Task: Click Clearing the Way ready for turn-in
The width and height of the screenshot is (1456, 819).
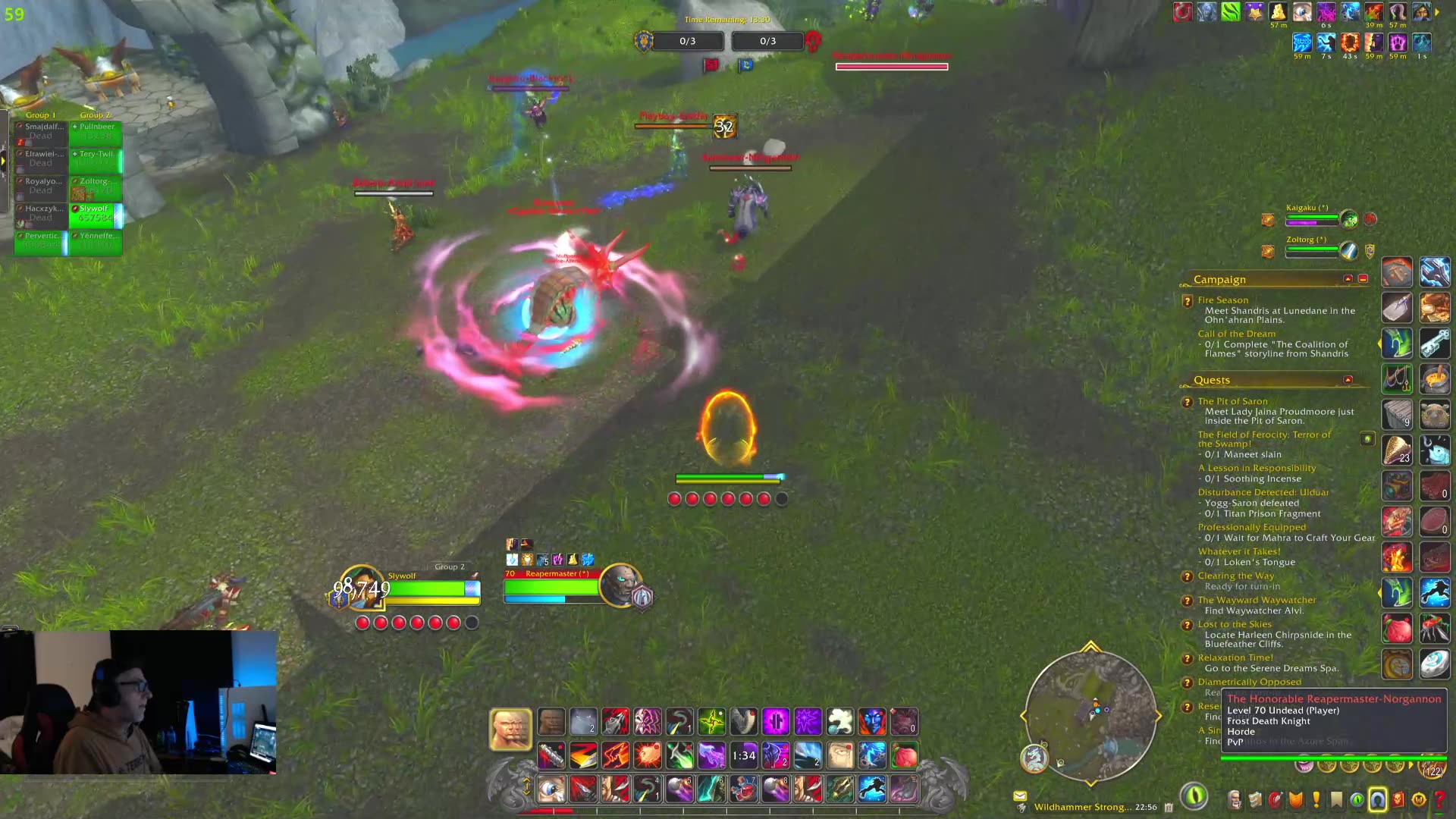Action: tap(1238, 575)
